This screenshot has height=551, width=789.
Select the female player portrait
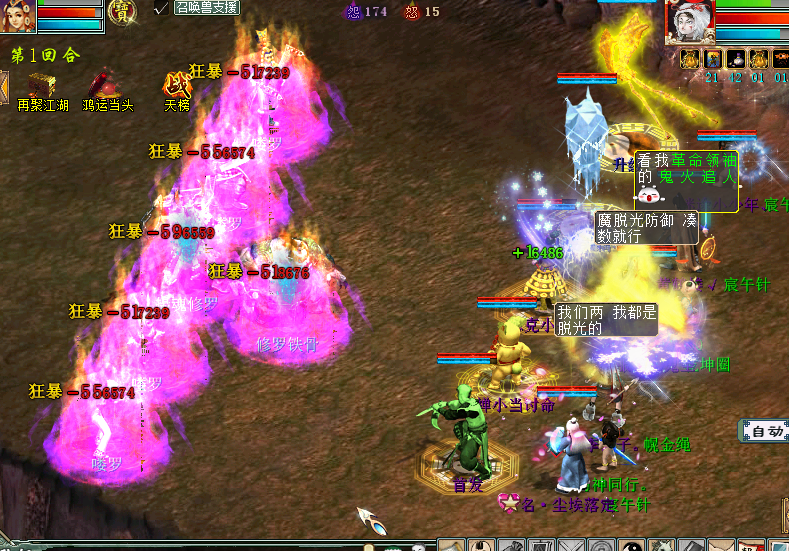(18, 13)
